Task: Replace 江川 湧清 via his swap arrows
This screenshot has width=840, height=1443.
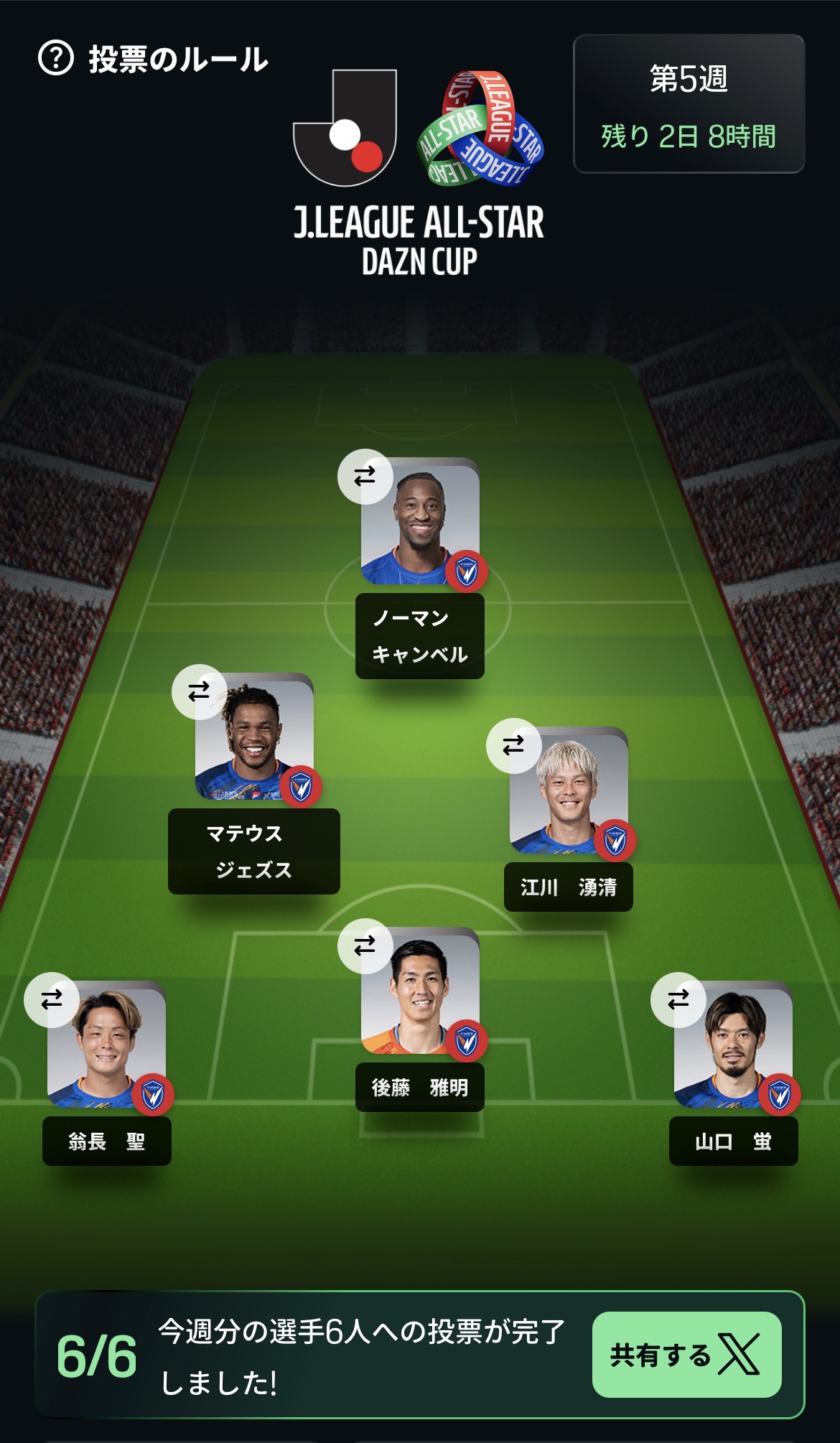Action: pyautogui.click(x=513, y=745)
